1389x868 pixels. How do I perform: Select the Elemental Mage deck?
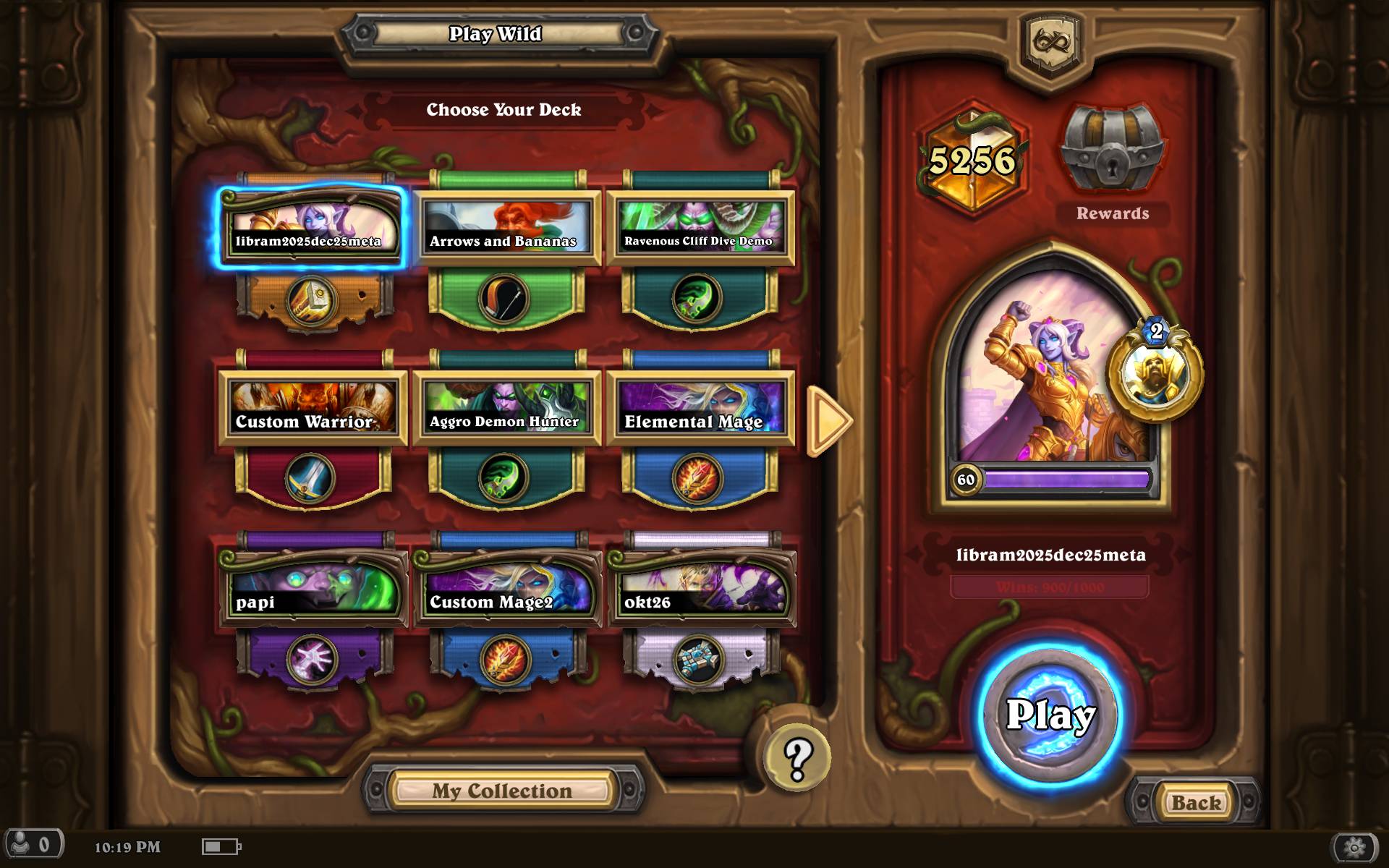tap(700, 408)
